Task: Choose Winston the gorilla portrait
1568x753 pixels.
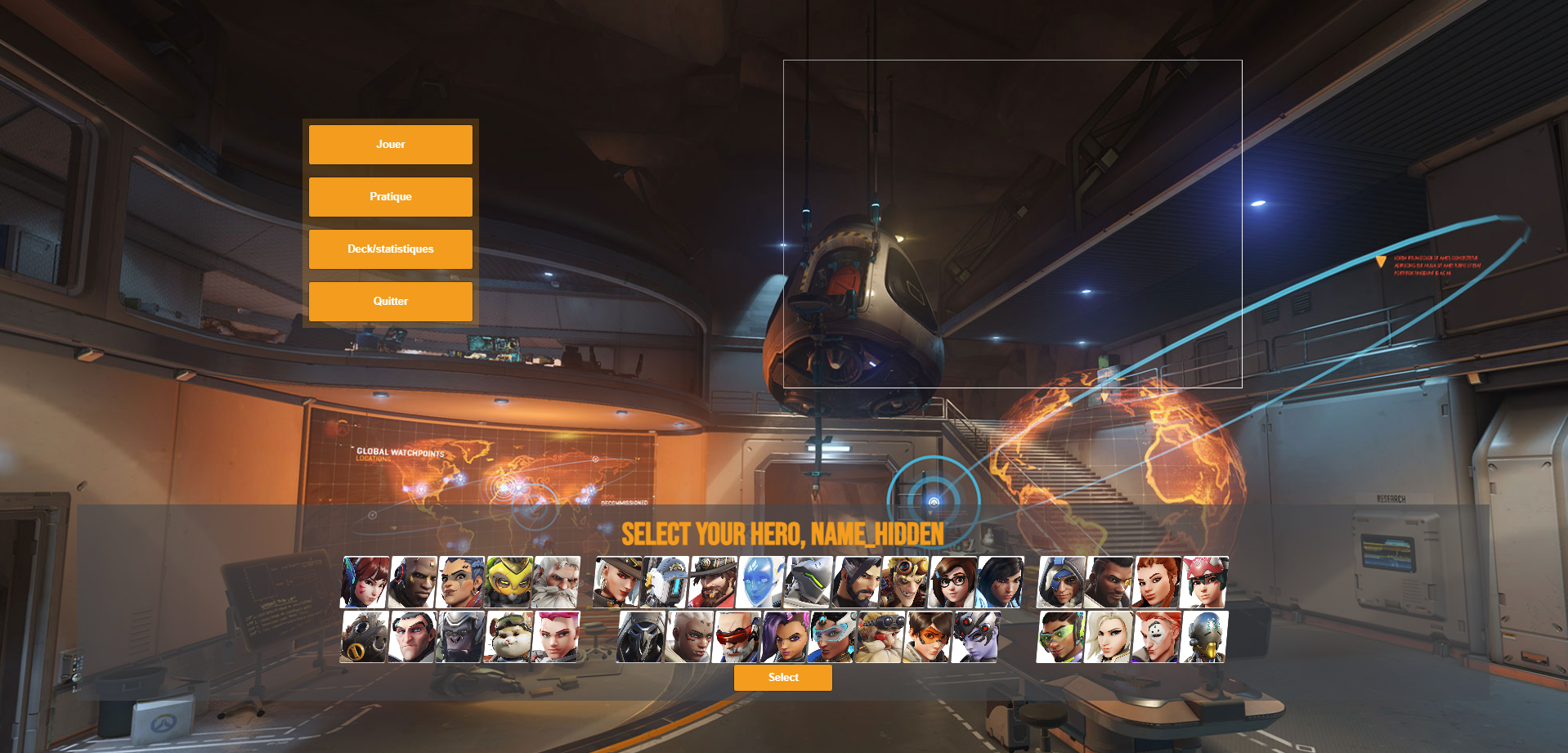Action: coord(461,637)
